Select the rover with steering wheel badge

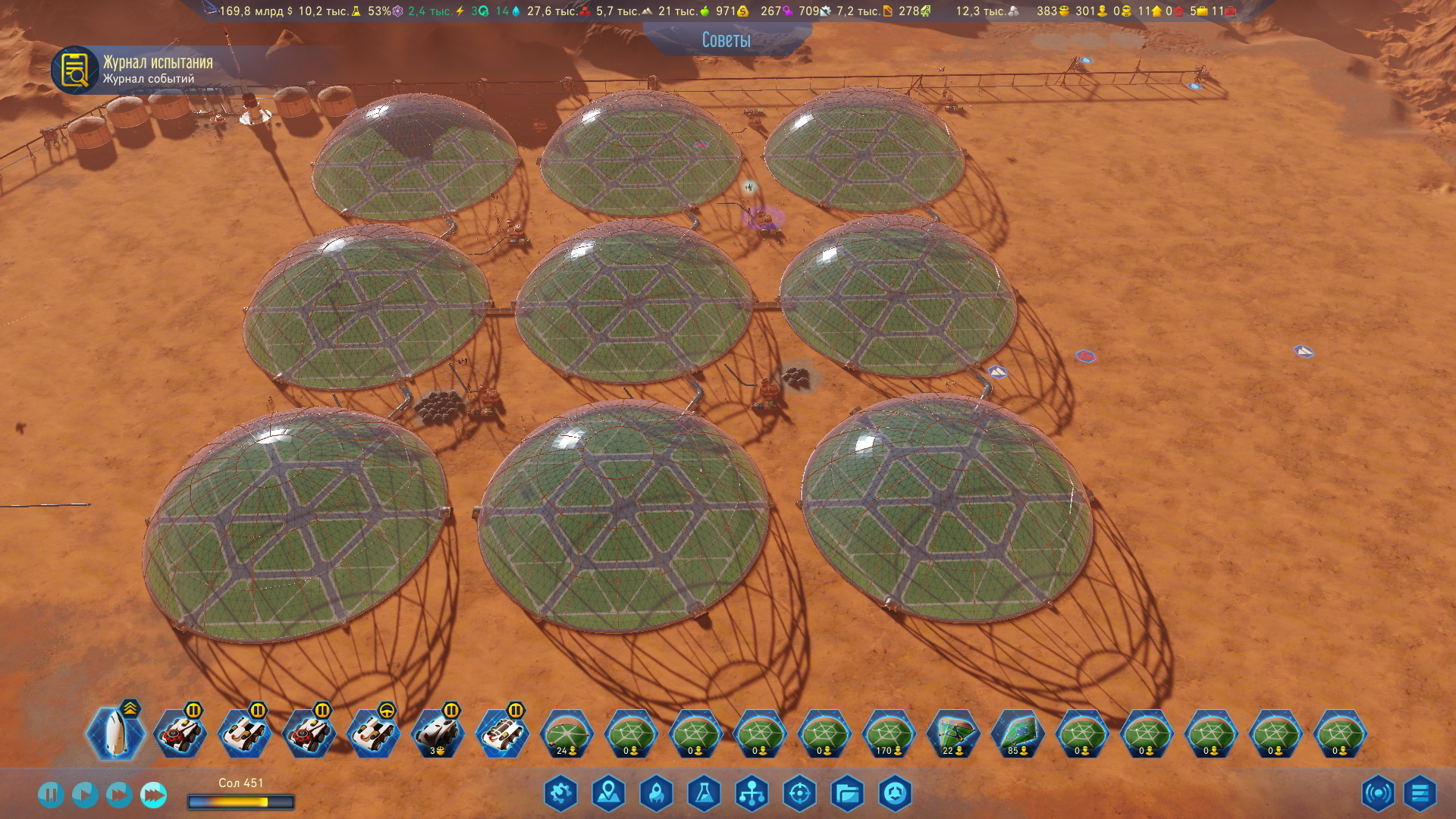(x=373, y=733)
